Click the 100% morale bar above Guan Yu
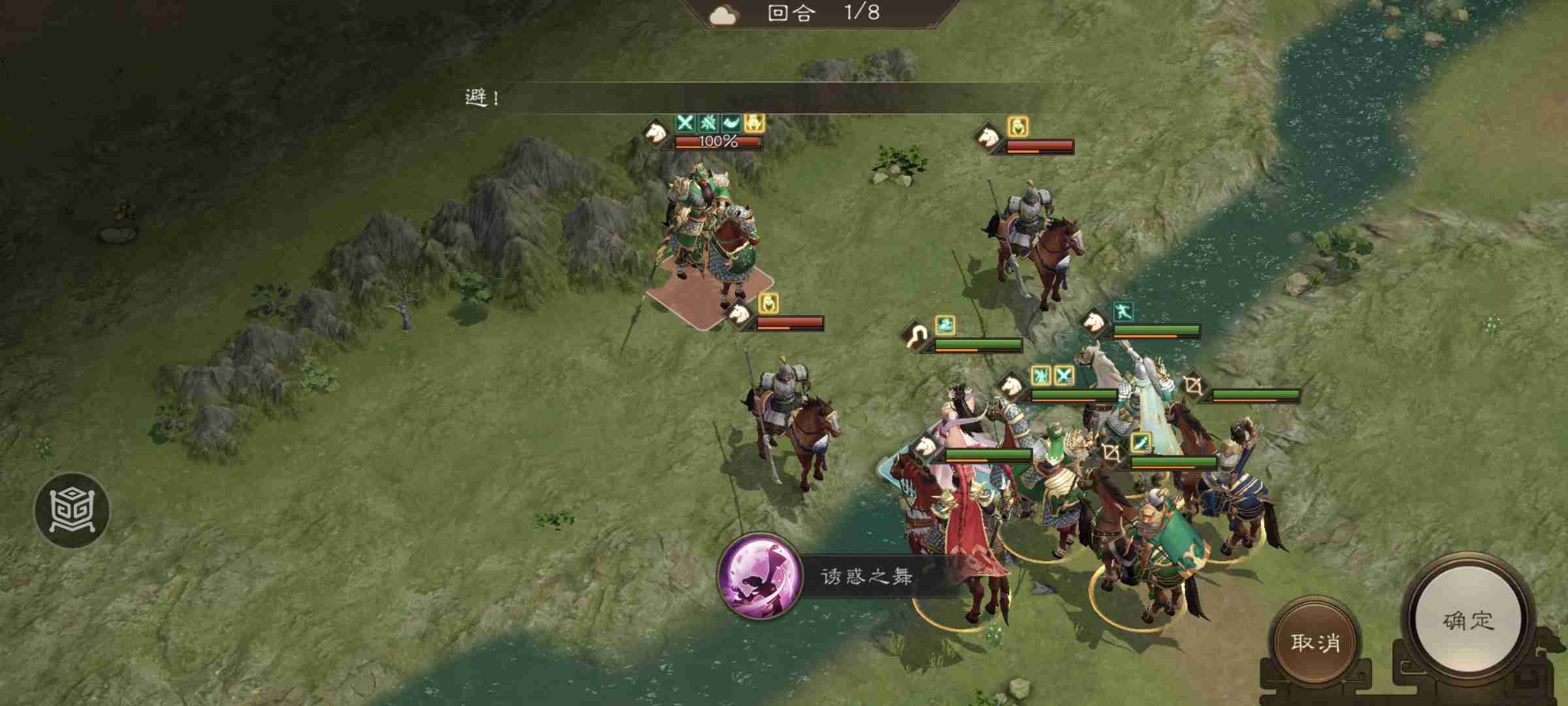The height and width of the screenshot is (706, 1568). (717, 142)
